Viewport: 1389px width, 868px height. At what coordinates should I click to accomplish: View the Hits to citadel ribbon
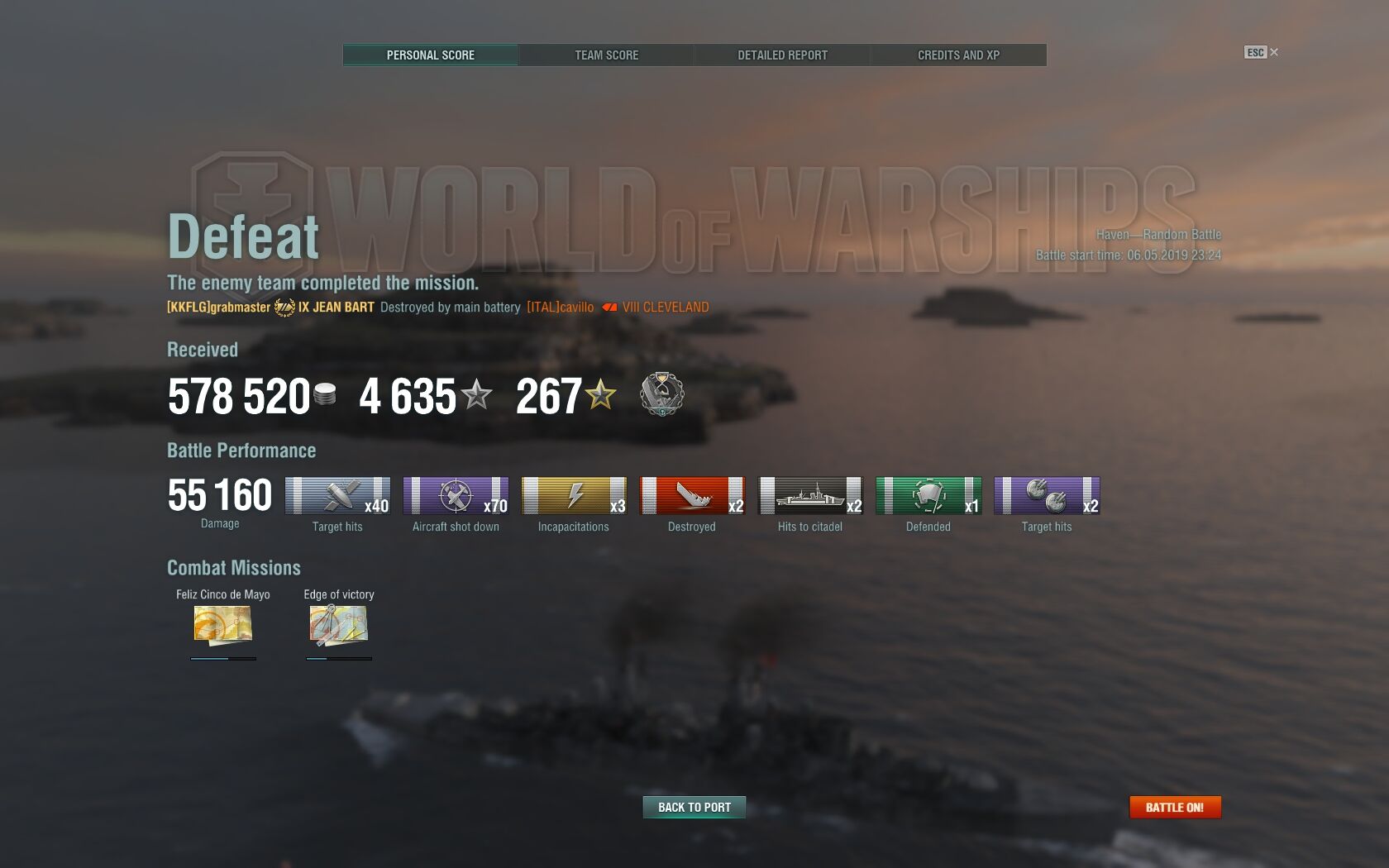coord(810,495)
